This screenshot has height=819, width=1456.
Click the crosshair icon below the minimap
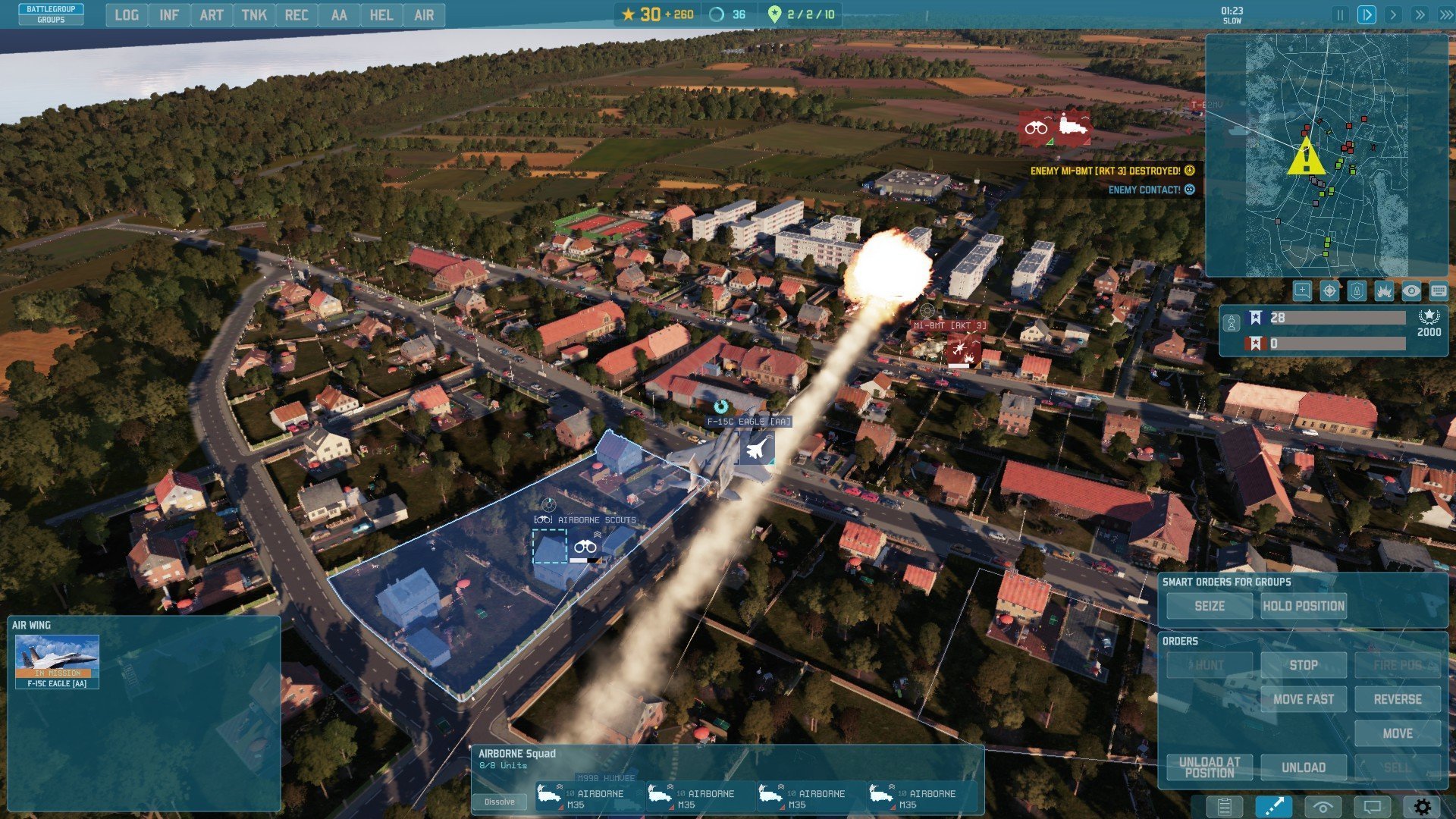(1329, 291)
